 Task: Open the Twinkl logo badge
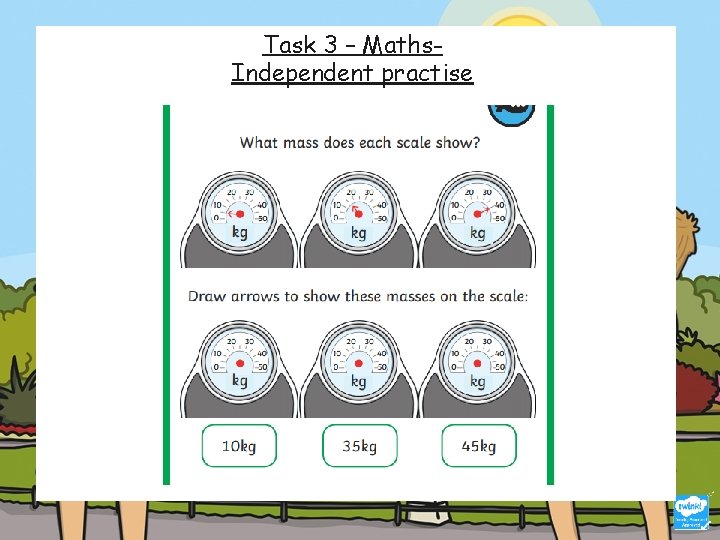(x=691, y=511)
